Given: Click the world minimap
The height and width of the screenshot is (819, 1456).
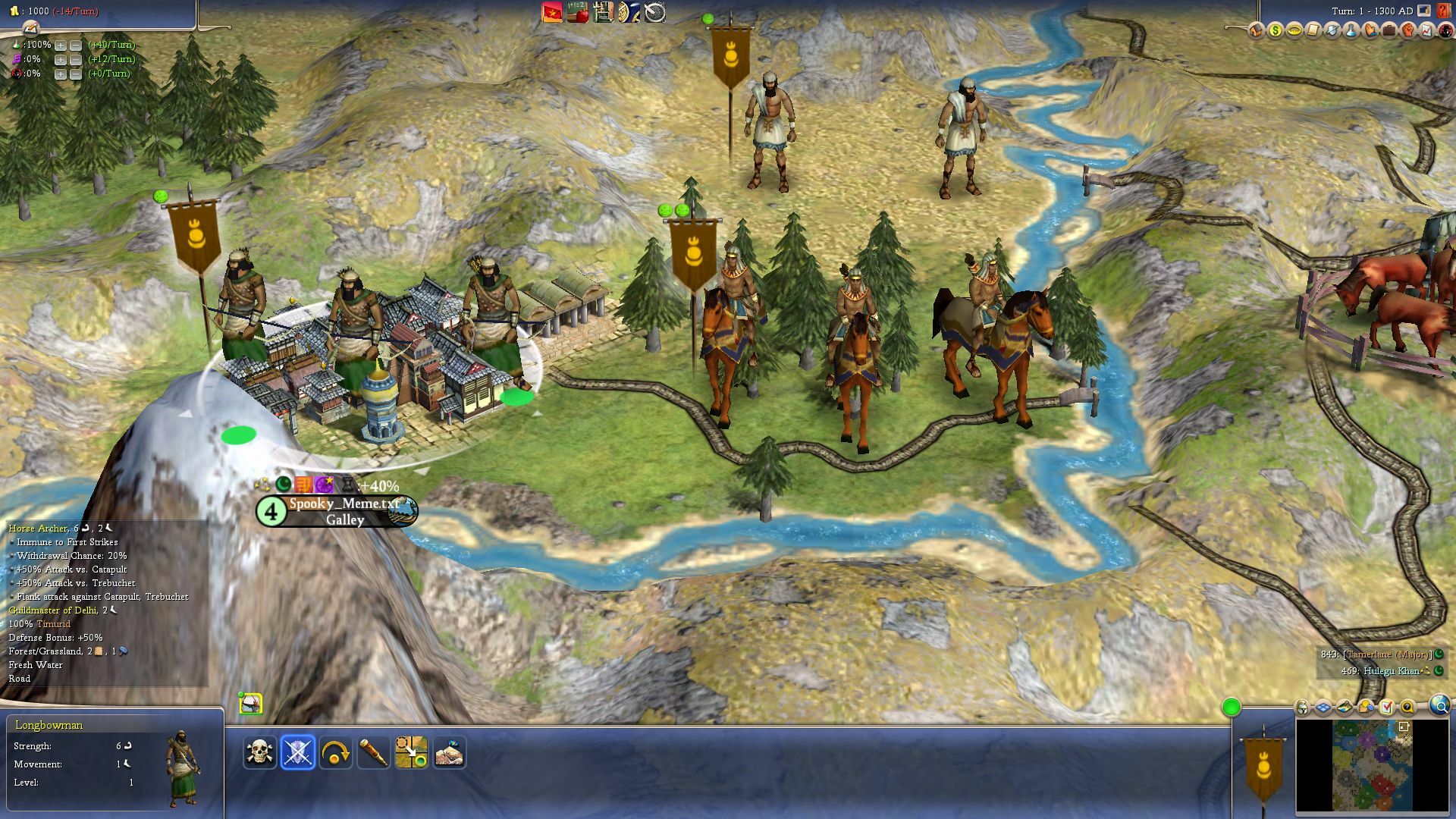Looking at the screenshot, I should pyautogui.click(x=1372, y=765).
